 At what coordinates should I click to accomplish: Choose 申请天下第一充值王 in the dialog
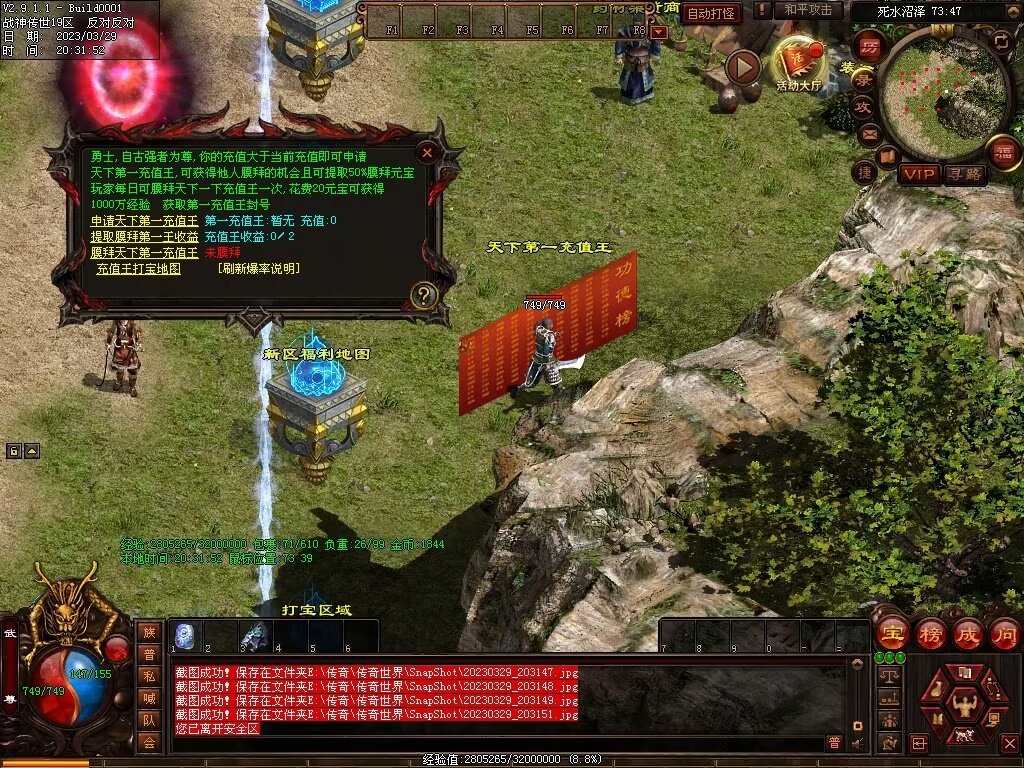(x=144, y=221)
